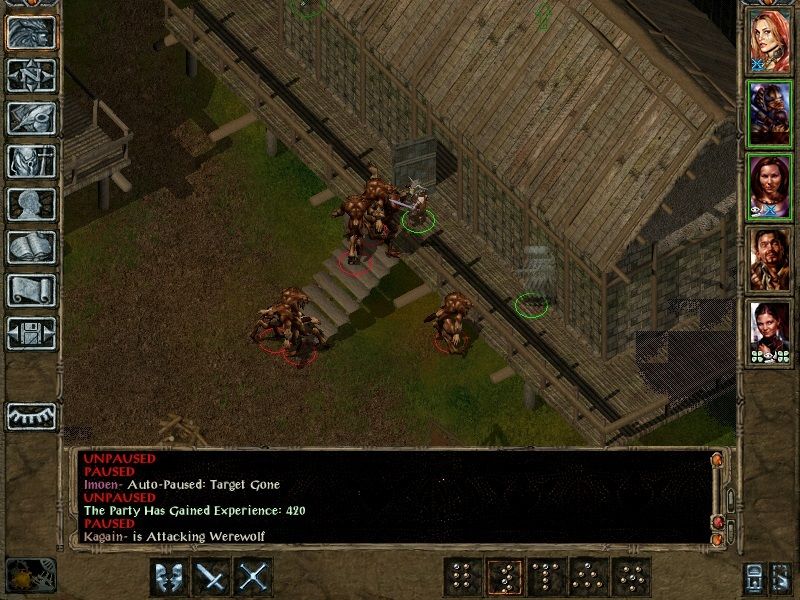Click the highlighted party formation button

504,577
